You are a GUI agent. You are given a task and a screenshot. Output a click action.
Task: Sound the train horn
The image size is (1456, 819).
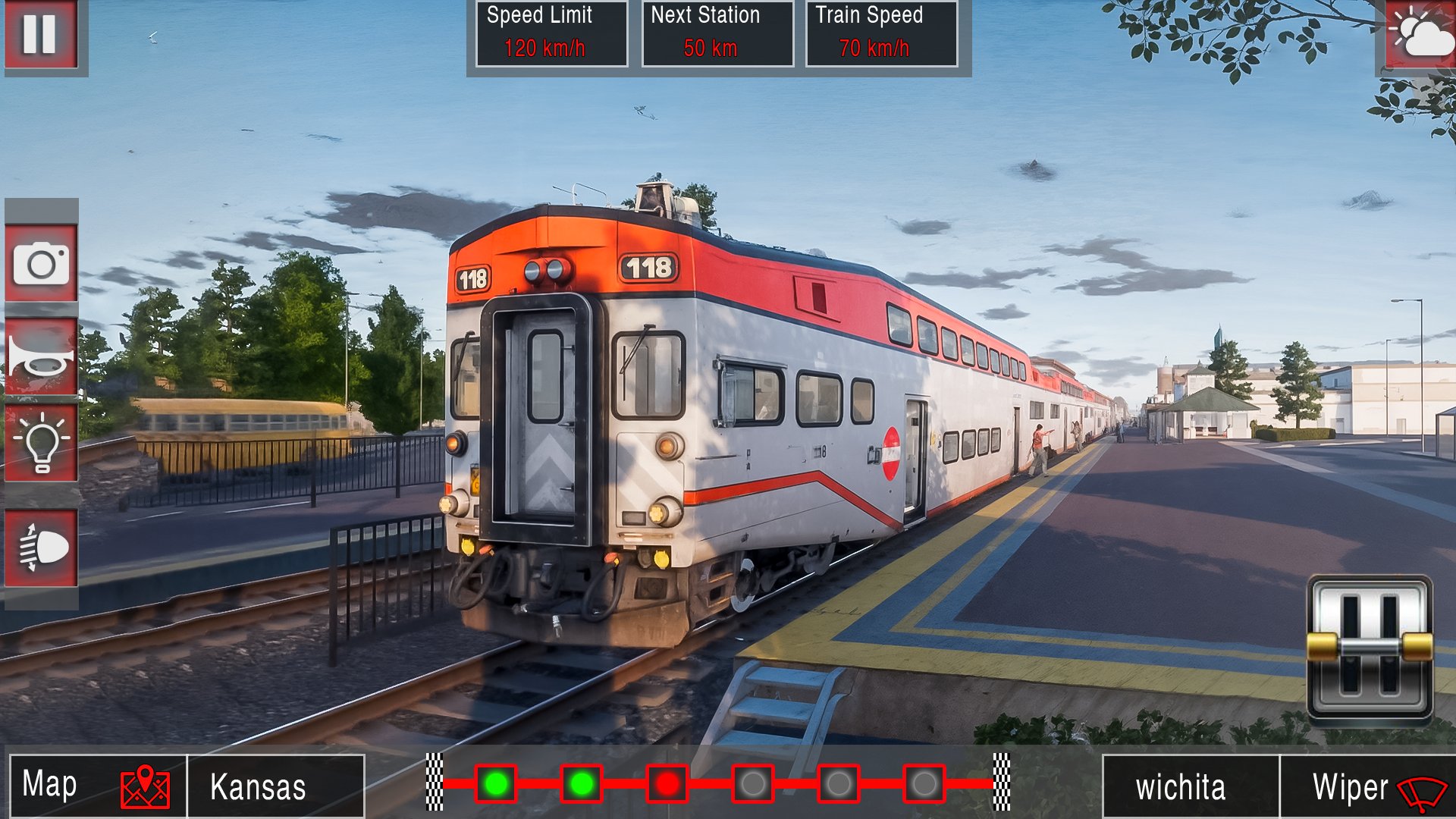coord(42,356)
